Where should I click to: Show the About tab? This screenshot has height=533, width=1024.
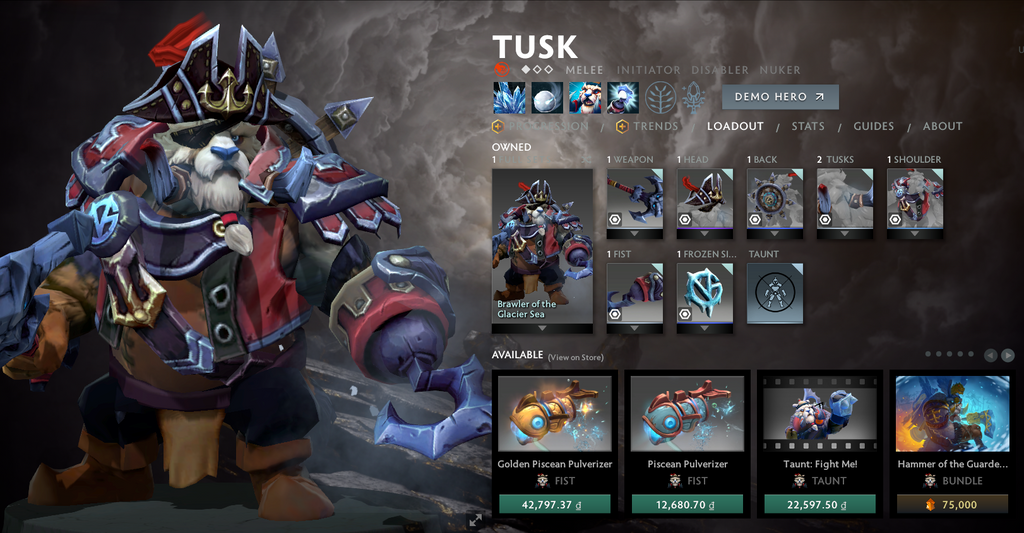click(x=942, y=126)
